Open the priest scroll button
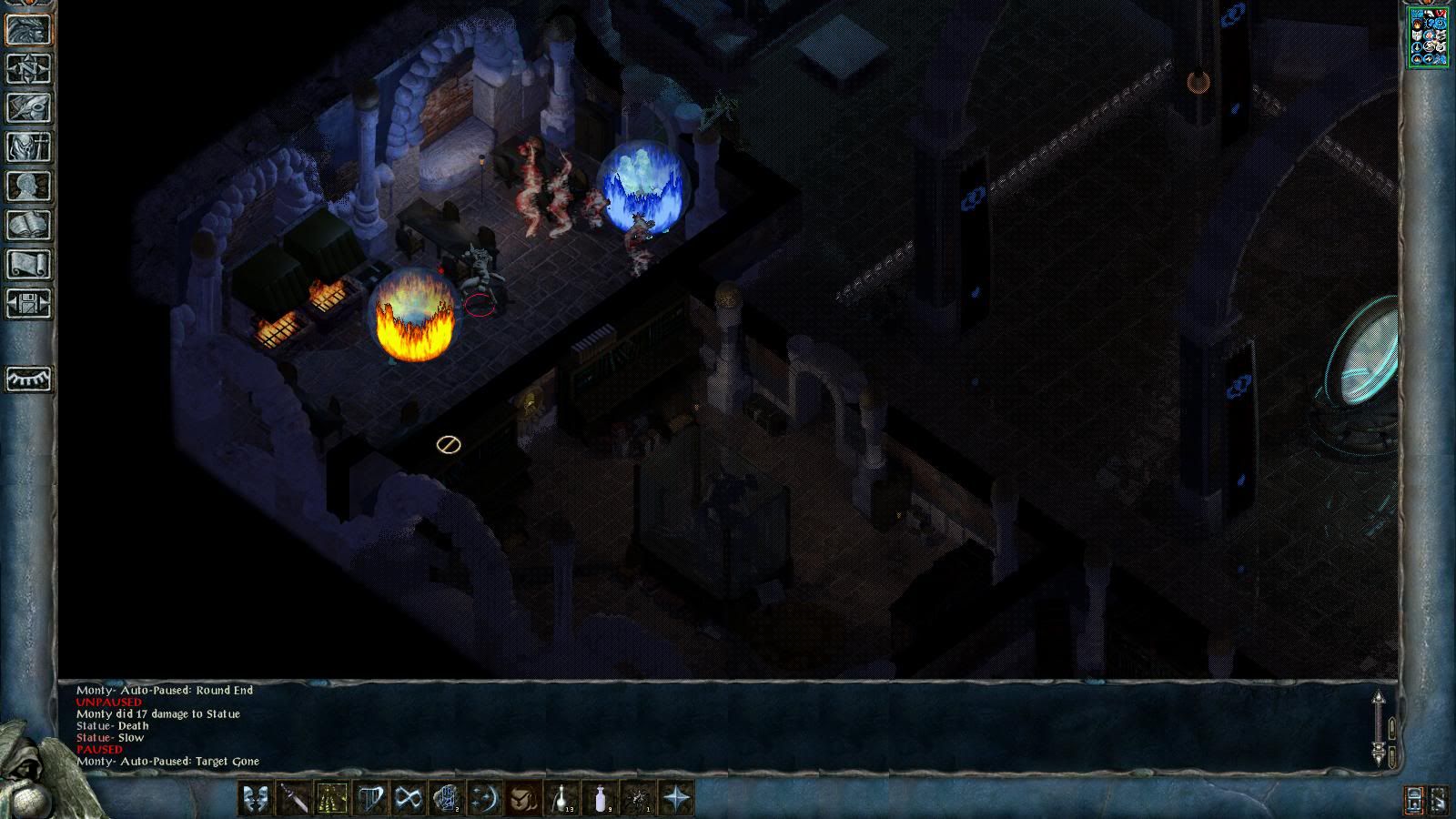 click(28, 264)
